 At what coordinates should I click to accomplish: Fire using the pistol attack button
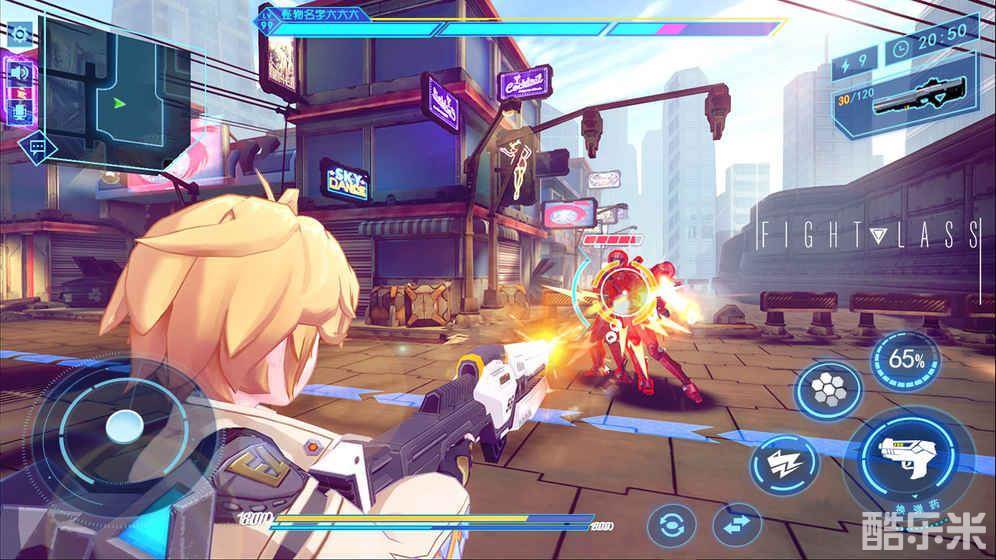tap(910, 458)
